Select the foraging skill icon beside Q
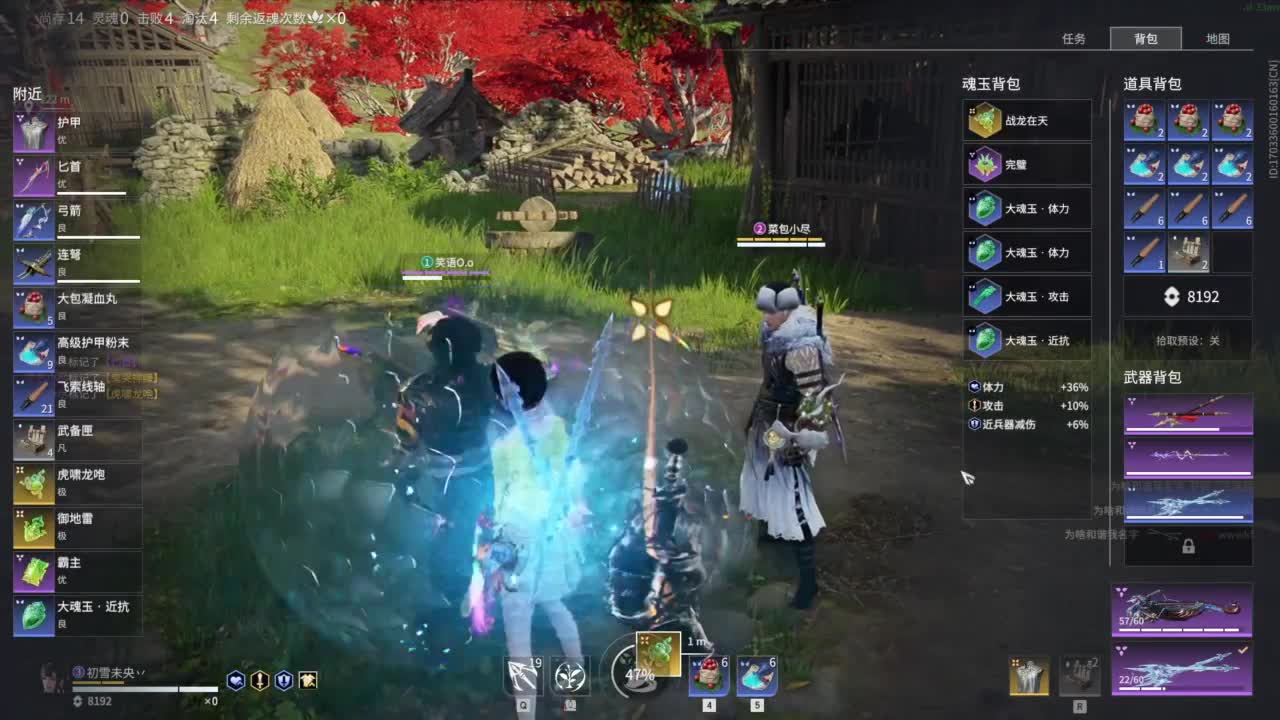1280x720 pixels. pos(570,675)
